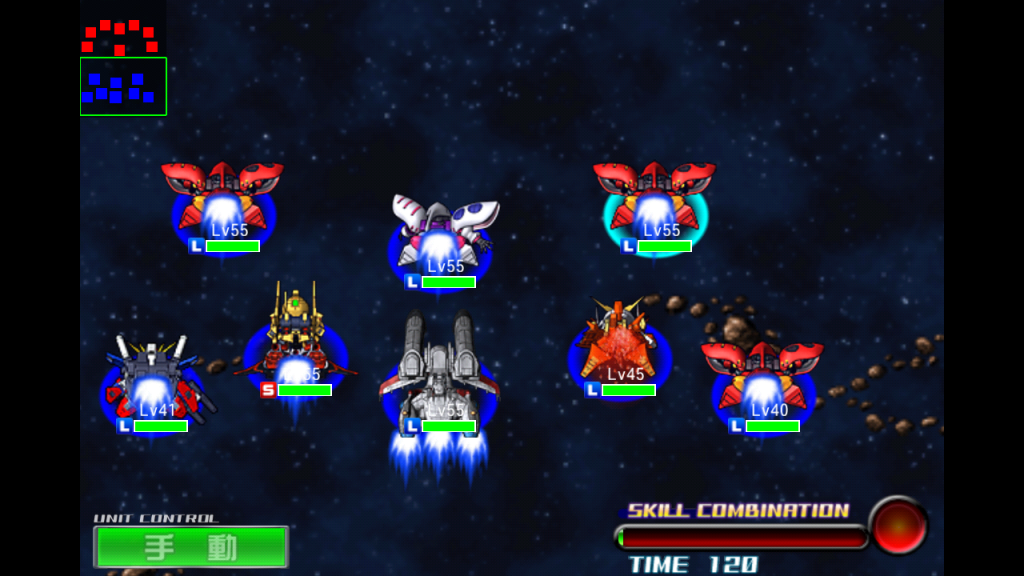Viewport: 1024px width, 576px height.
Task: Click the red and blue radar minimap
Action: [123, 67]
